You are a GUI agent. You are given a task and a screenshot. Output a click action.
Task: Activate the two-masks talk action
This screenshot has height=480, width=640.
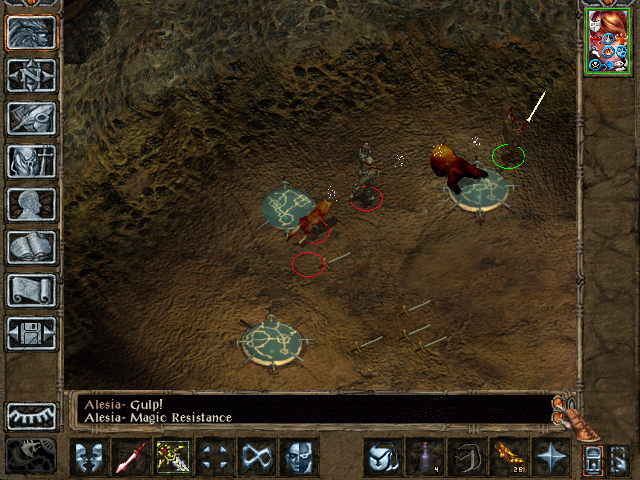[x=88, y=457]
